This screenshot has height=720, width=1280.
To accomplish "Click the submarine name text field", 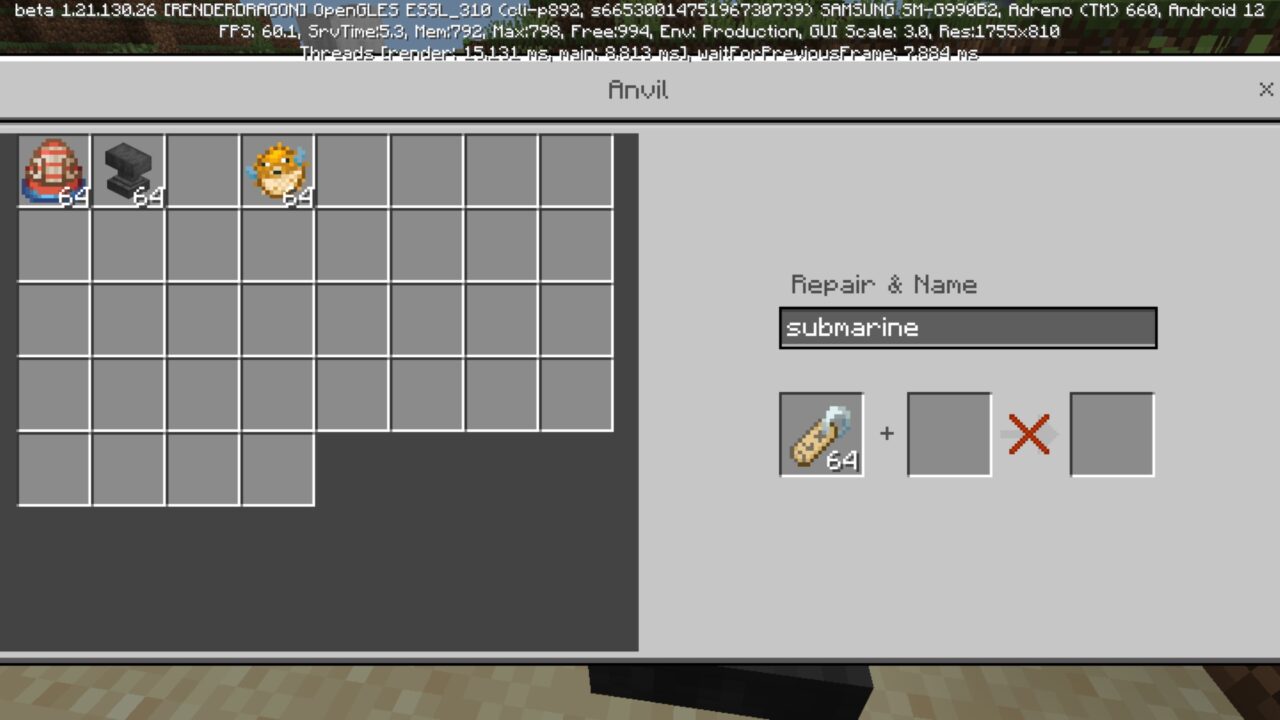I will [967, 327].
